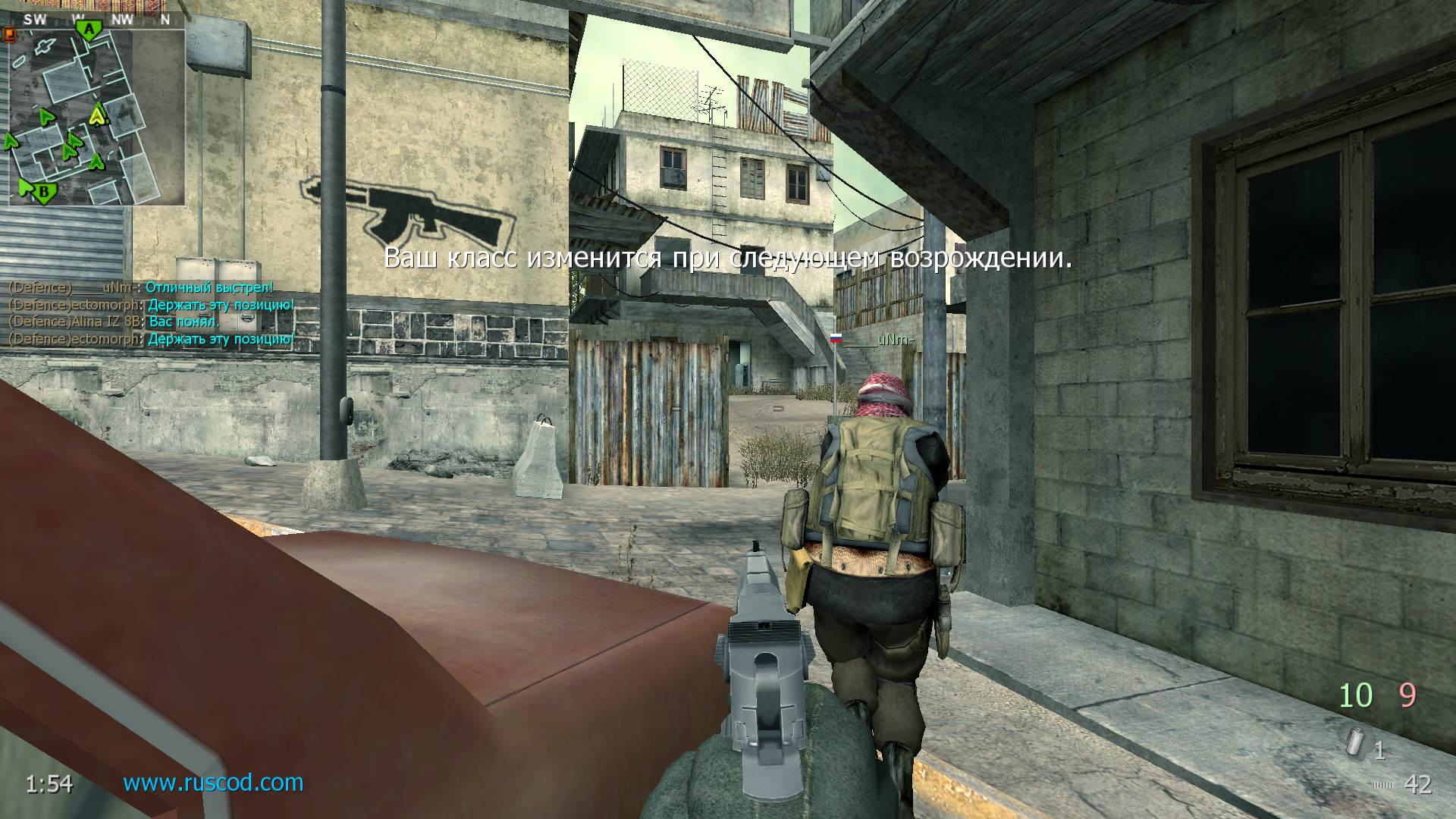Click the objective A marker on the minimap
The height and width of the screenshot is (819, 1456).
click(89, 28)
